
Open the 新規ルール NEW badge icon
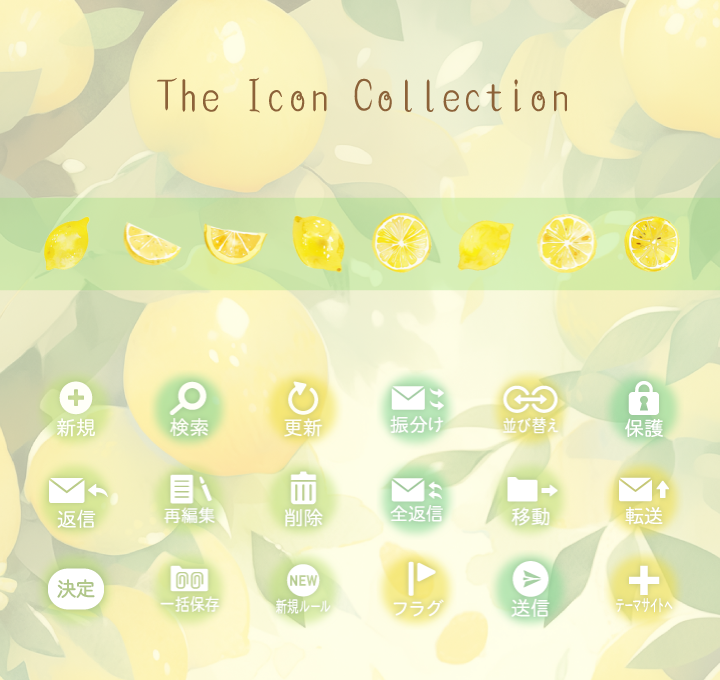click(303, 588)
